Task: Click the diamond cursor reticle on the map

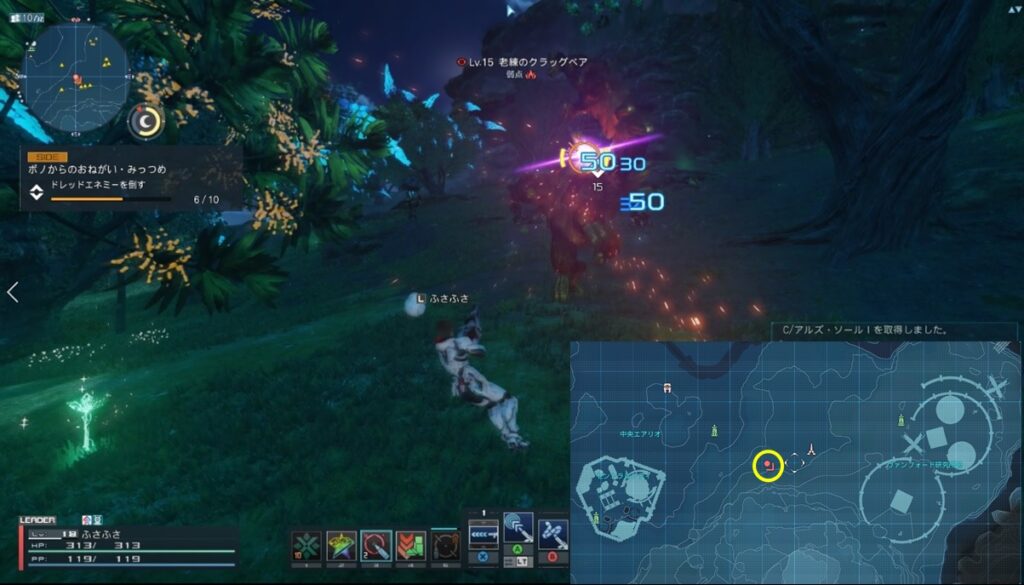Action: (x=794, y=463)
